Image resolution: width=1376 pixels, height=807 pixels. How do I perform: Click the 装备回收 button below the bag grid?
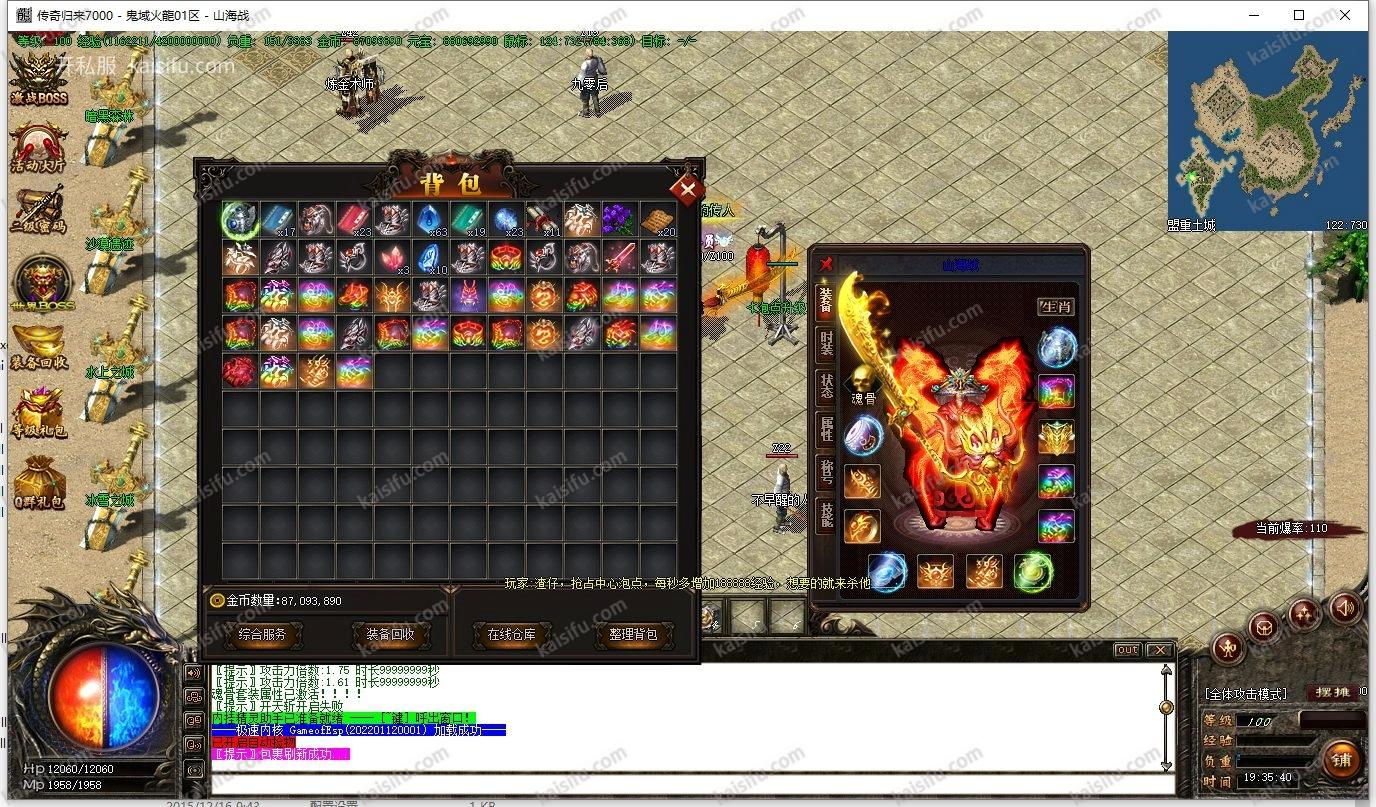pos(389,634)
